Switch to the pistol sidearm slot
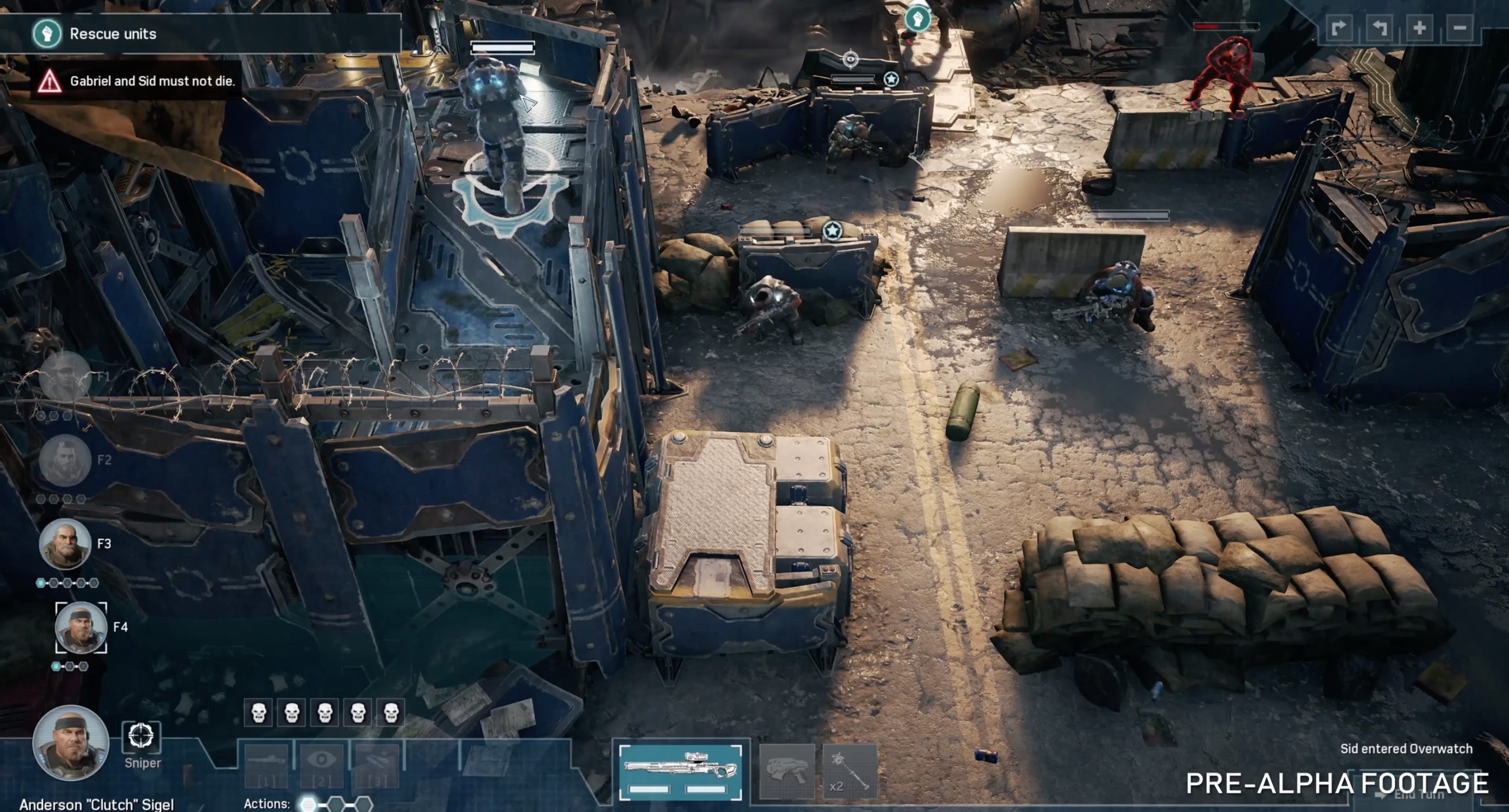 click(x=786, y=771)
